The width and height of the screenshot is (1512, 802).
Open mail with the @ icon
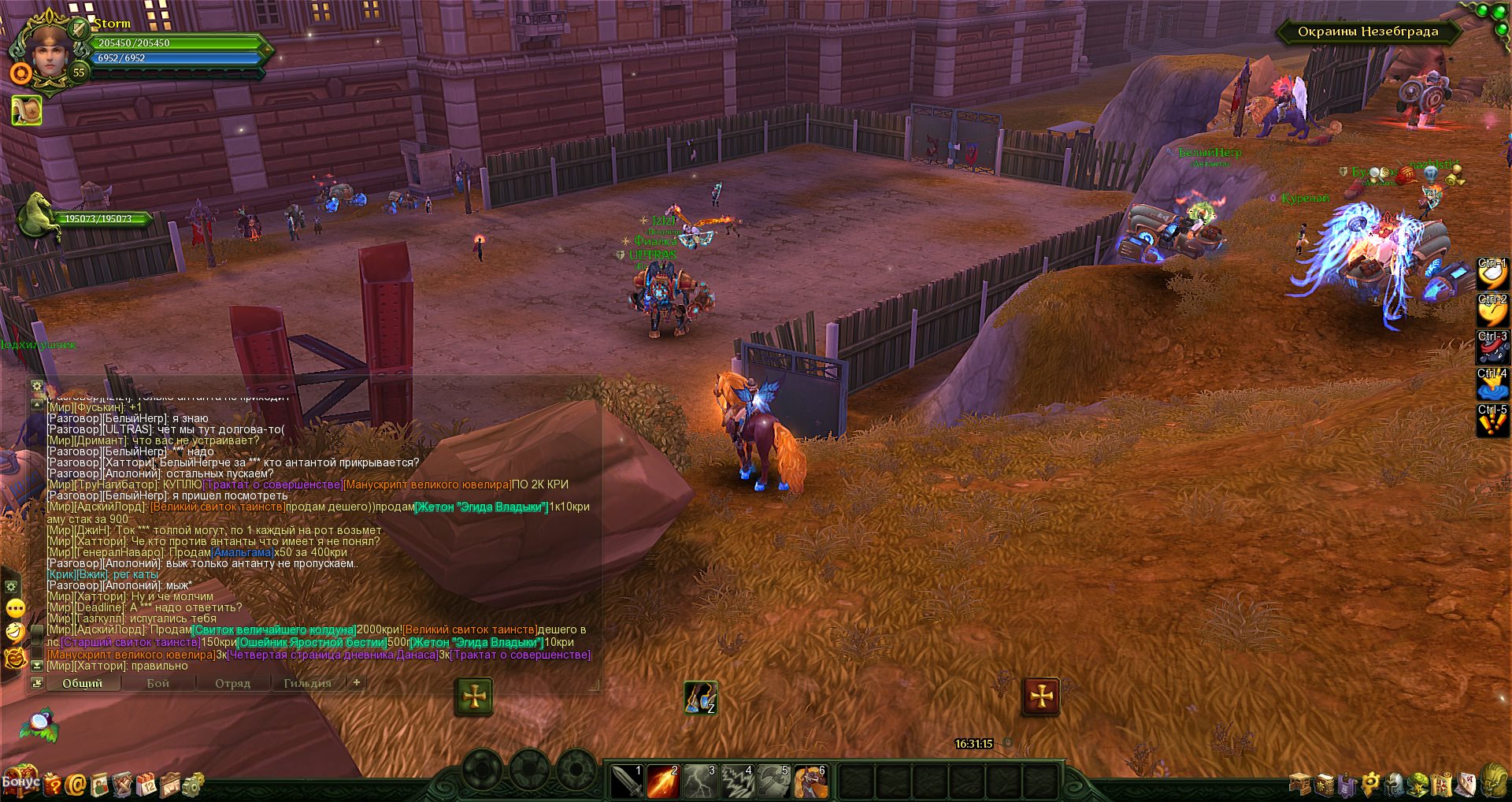coord(76,784)
